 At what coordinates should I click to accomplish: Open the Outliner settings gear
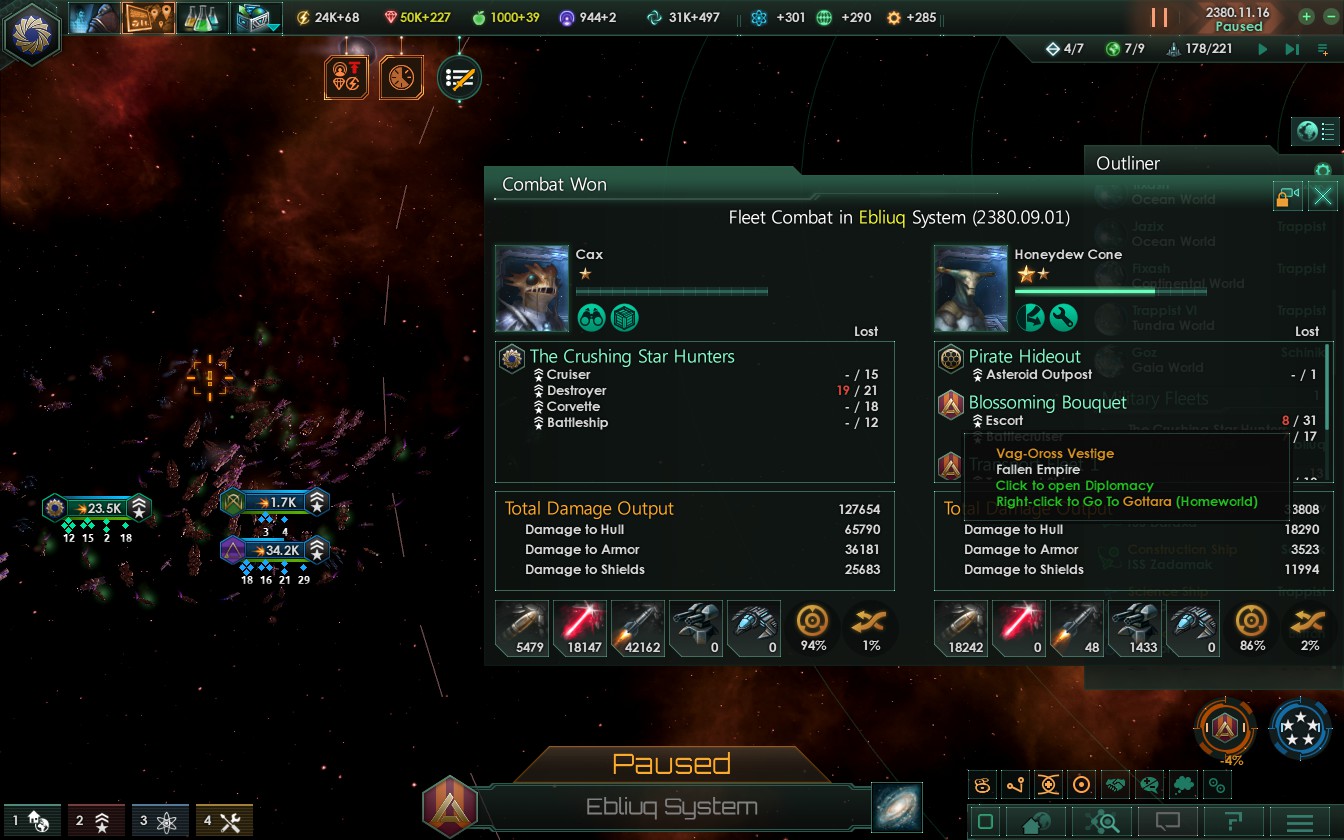click(1322, 170)
